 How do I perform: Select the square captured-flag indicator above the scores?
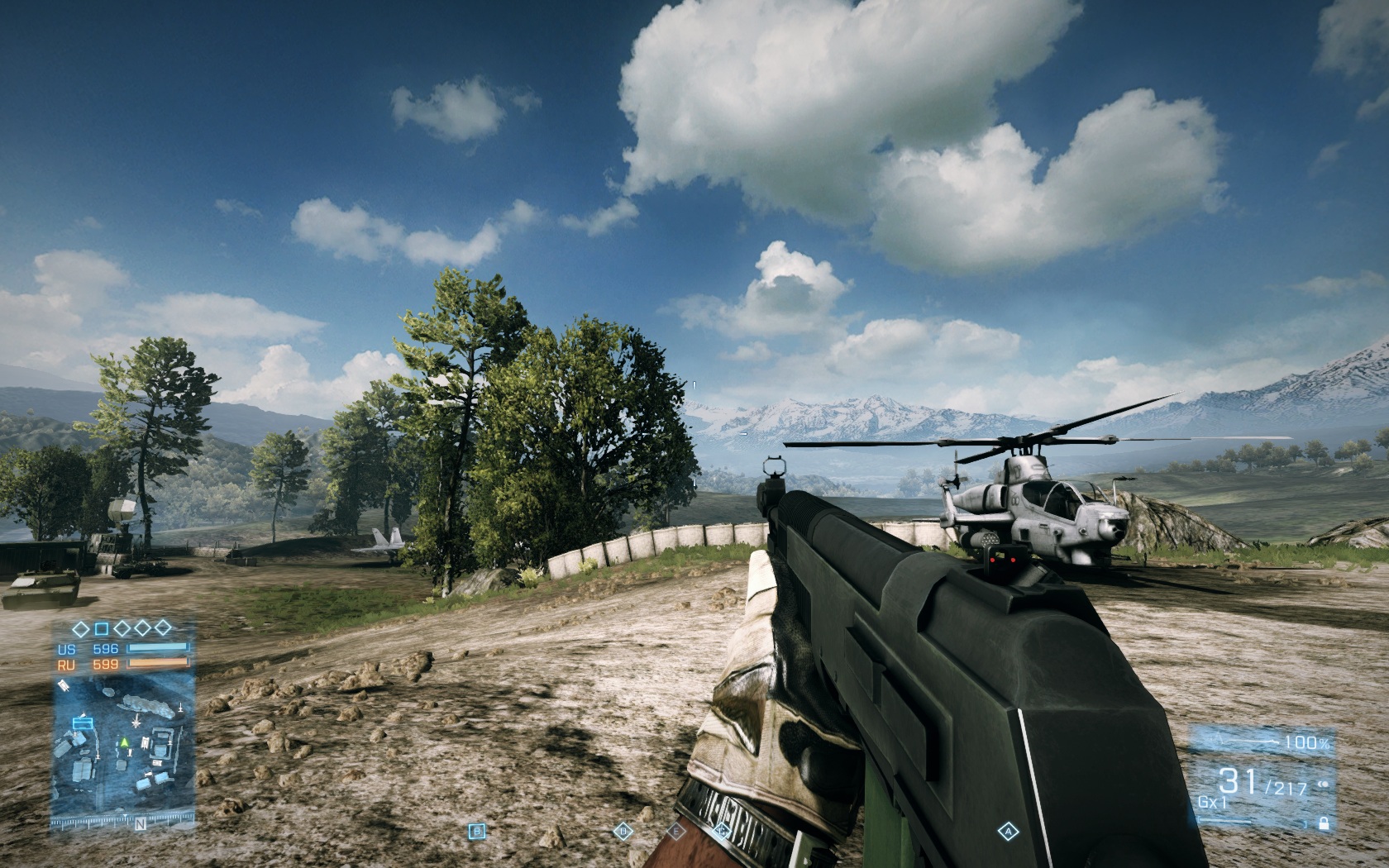[101, 630]
